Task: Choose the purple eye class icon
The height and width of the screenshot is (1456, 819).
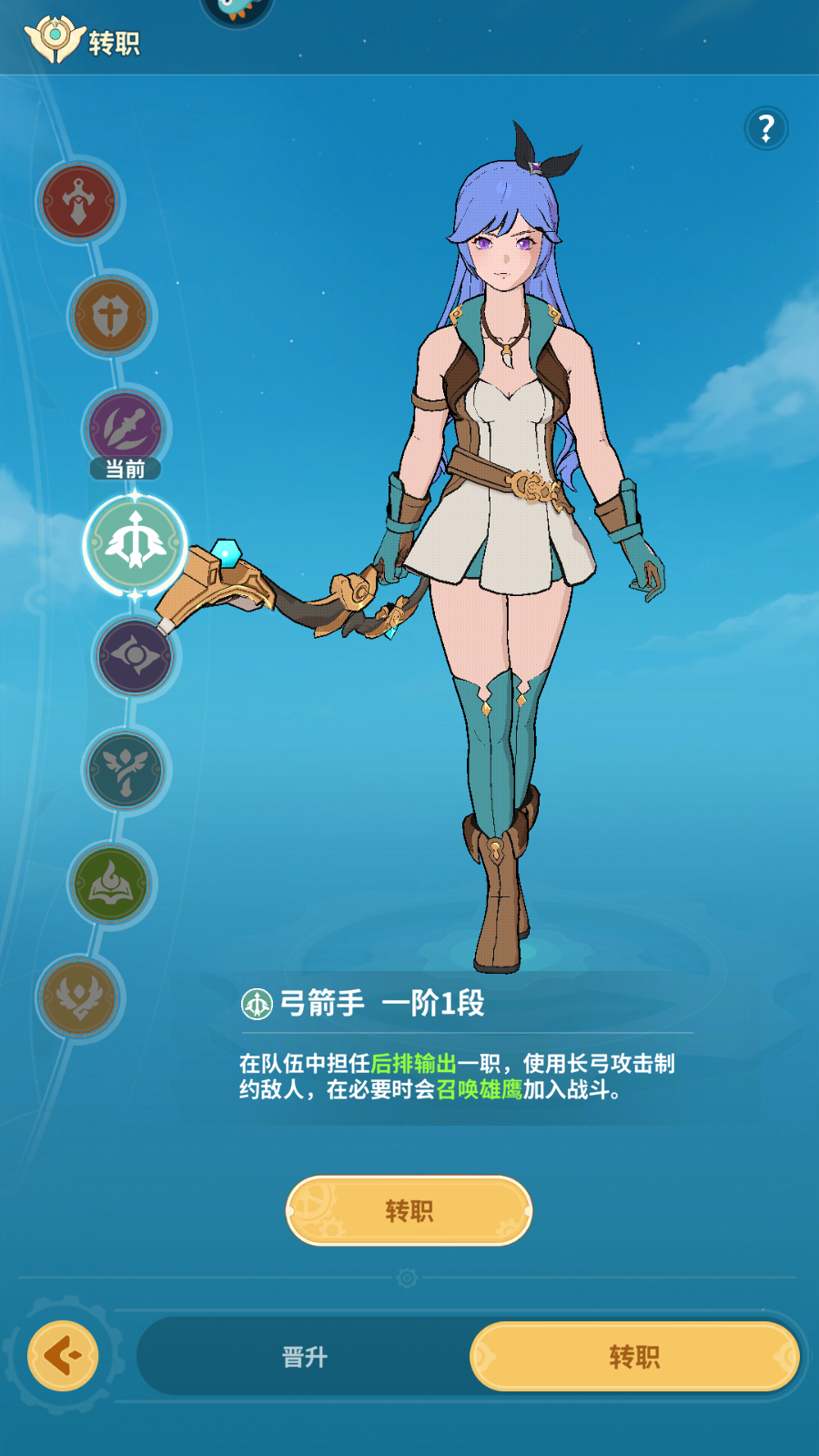Action: tap(136, 656)
